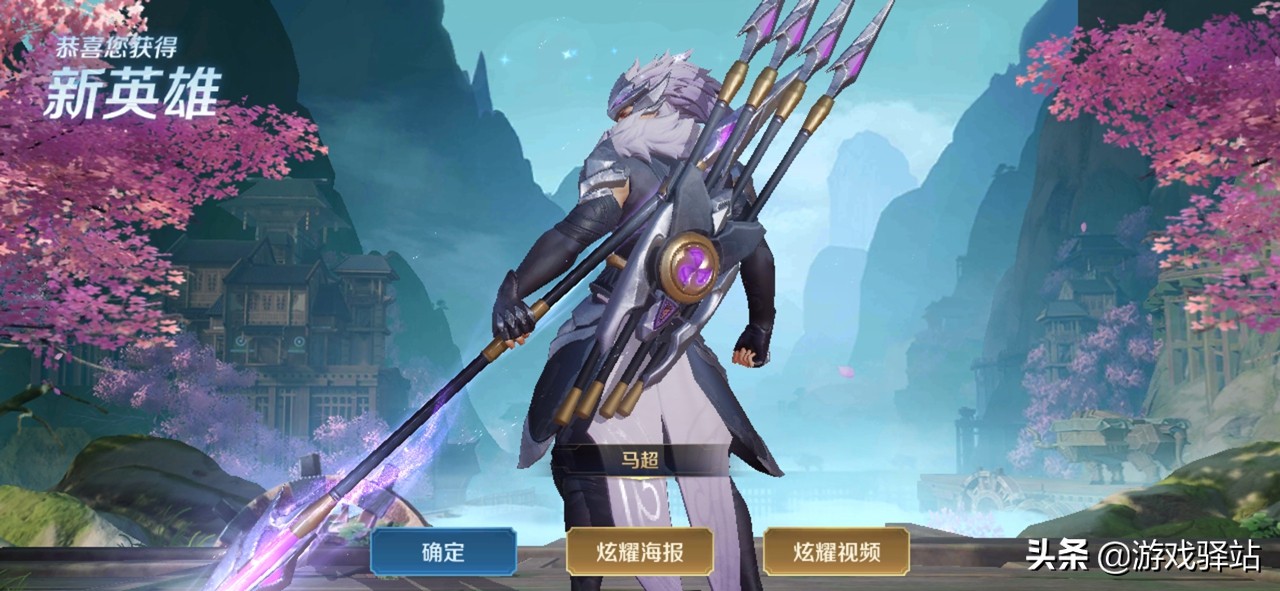Select the 炫耀视频 share video button

(x=836, y=551)
